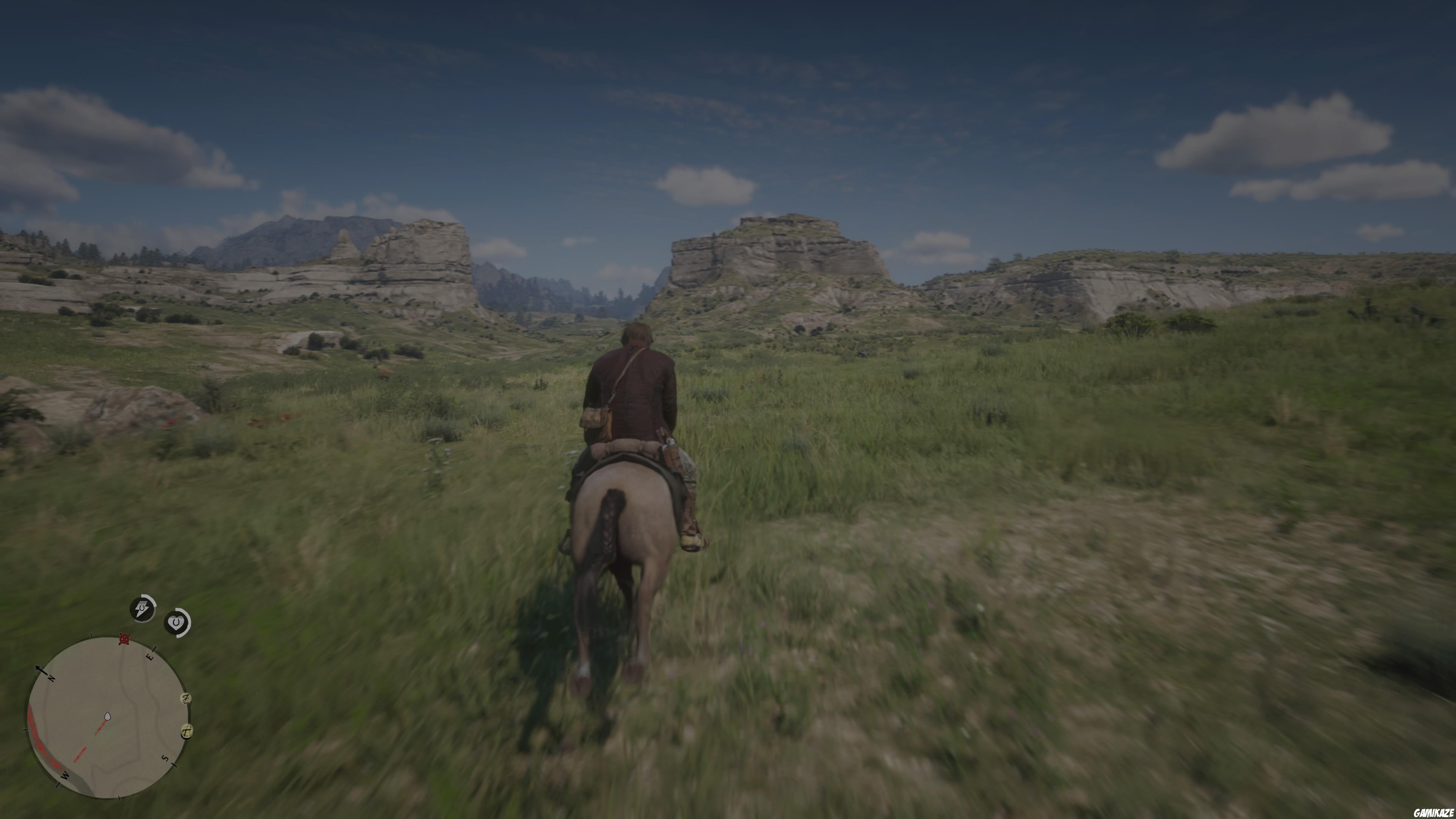
Task: Select the W compass direction label
Action: [x=64, y=775]
